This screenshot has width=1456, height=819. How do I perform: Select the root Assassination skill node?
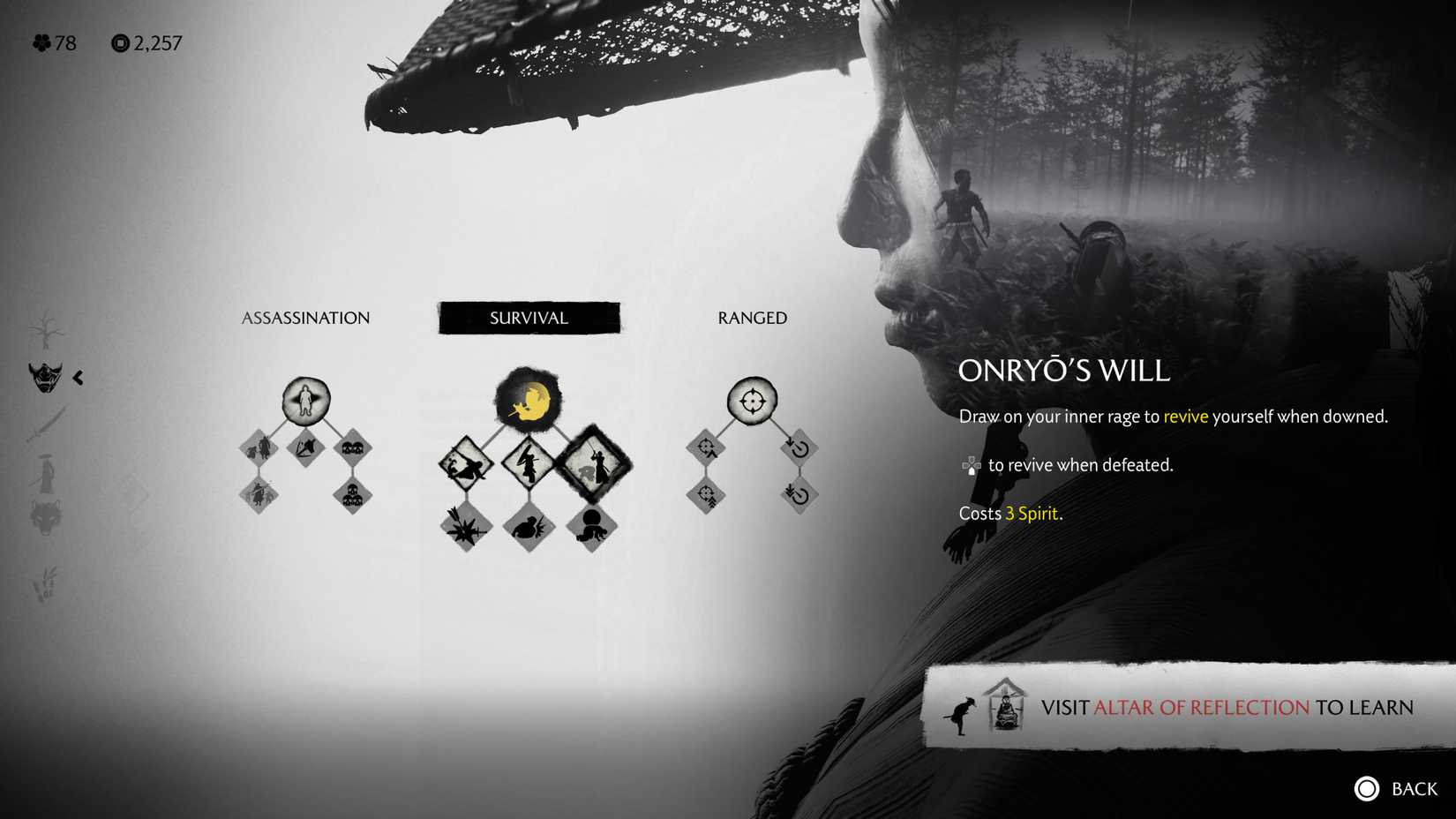click(x=305, y=402)
